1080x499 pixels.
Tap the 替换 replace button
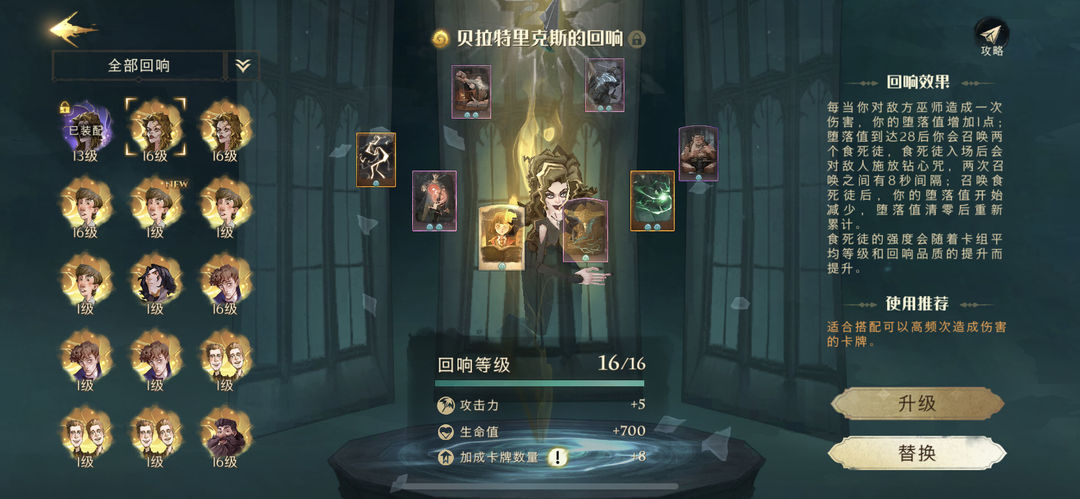point(917,452)
